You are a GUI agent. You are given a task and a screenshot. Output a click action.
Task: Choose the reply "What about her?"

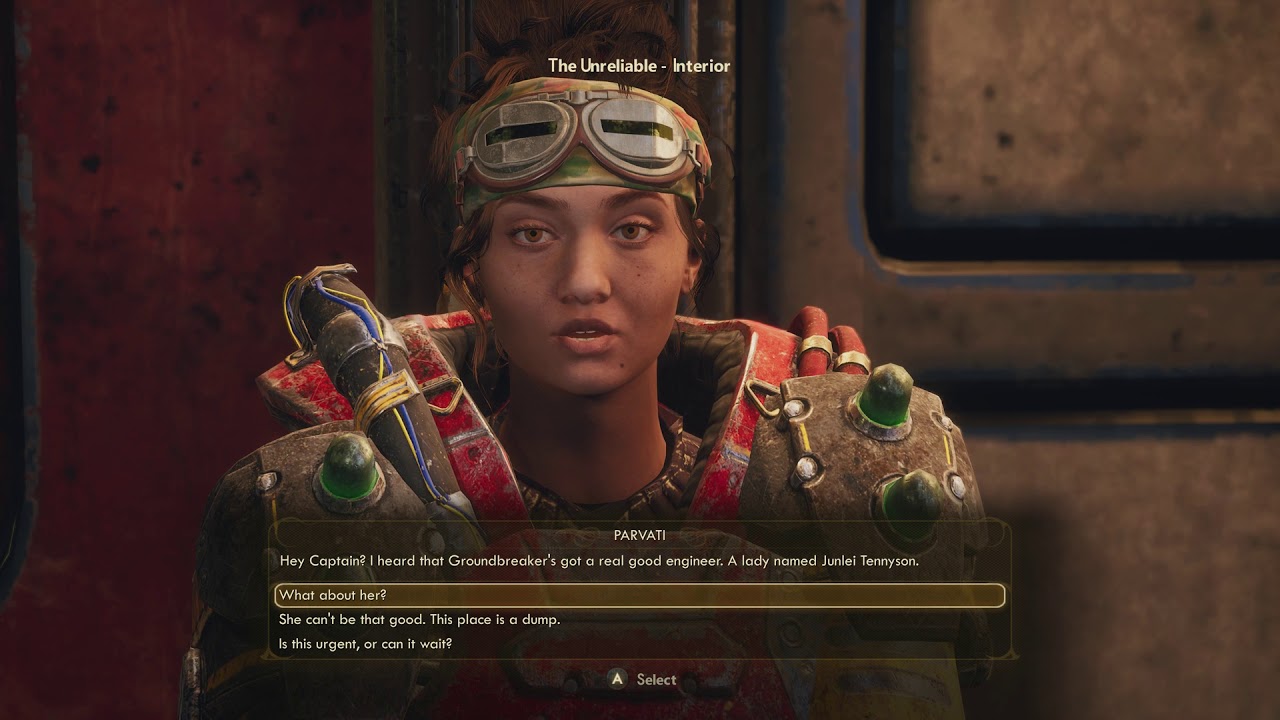[x=333, y=596]
